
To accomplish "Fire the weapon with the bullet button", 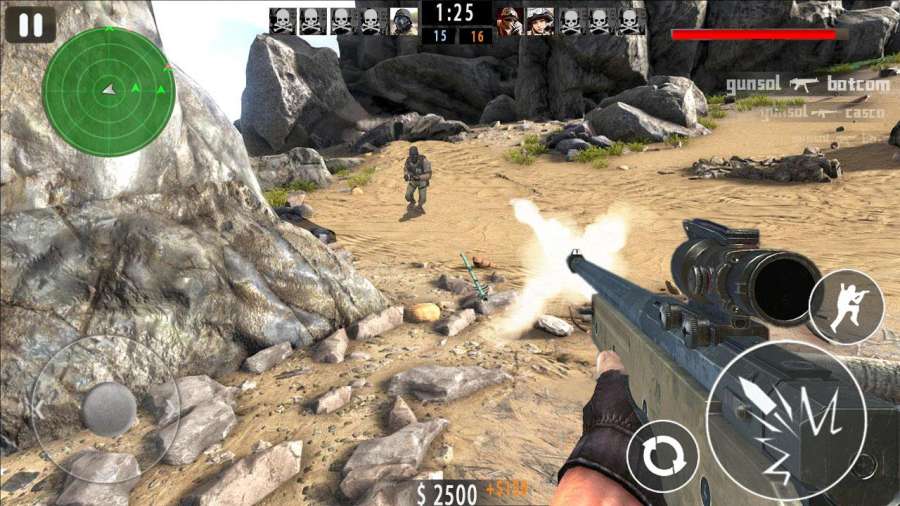I will 785,420.
